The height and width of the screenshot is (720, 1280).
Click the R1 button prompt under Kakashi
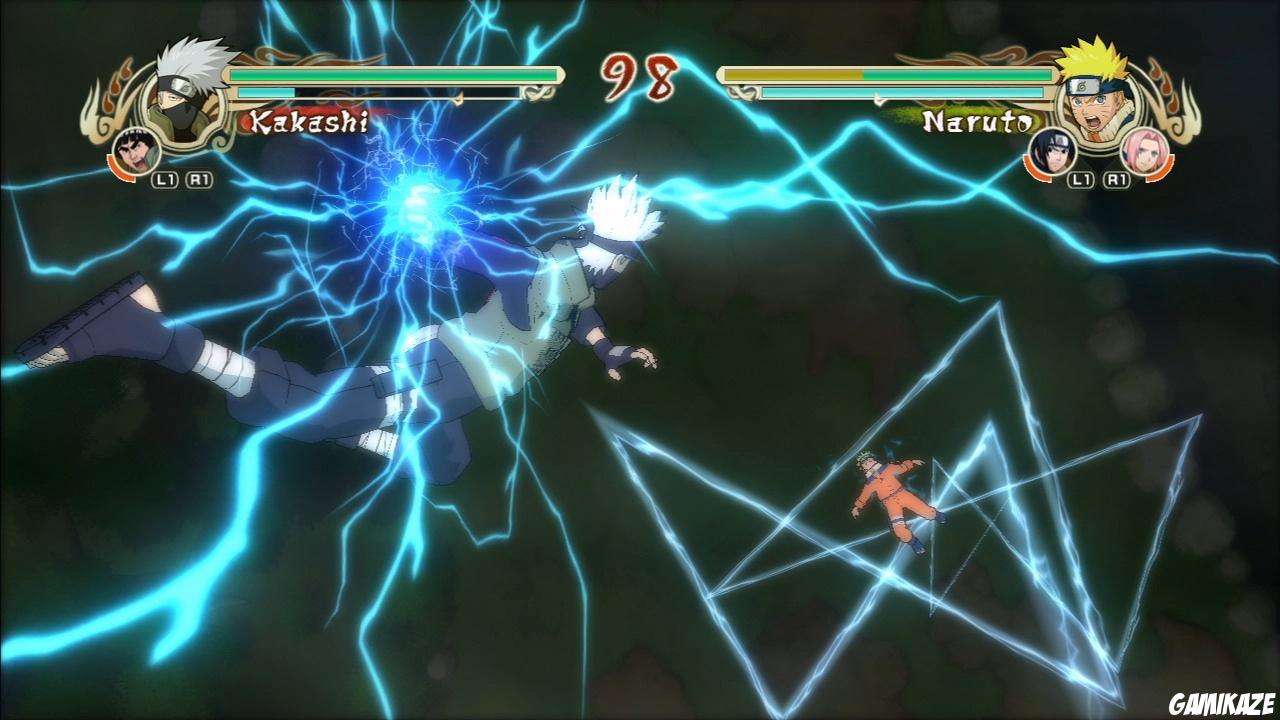(x=197, y=179)
